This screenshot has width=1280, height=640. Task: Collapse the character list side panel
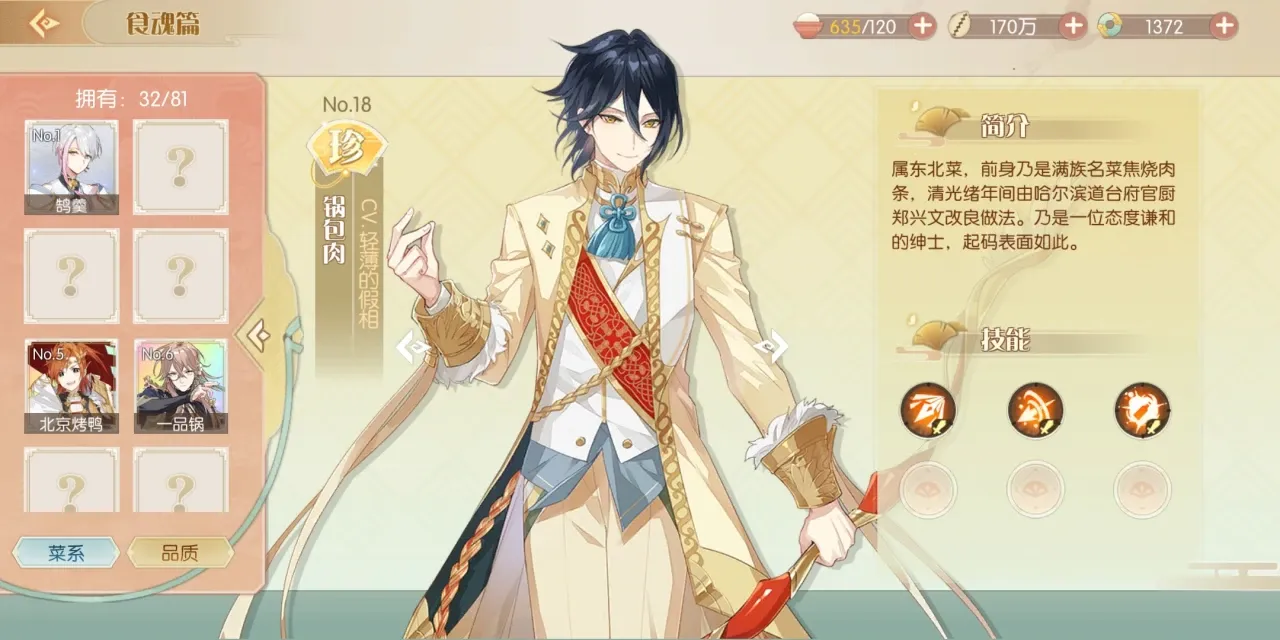(x=257, y=337)
